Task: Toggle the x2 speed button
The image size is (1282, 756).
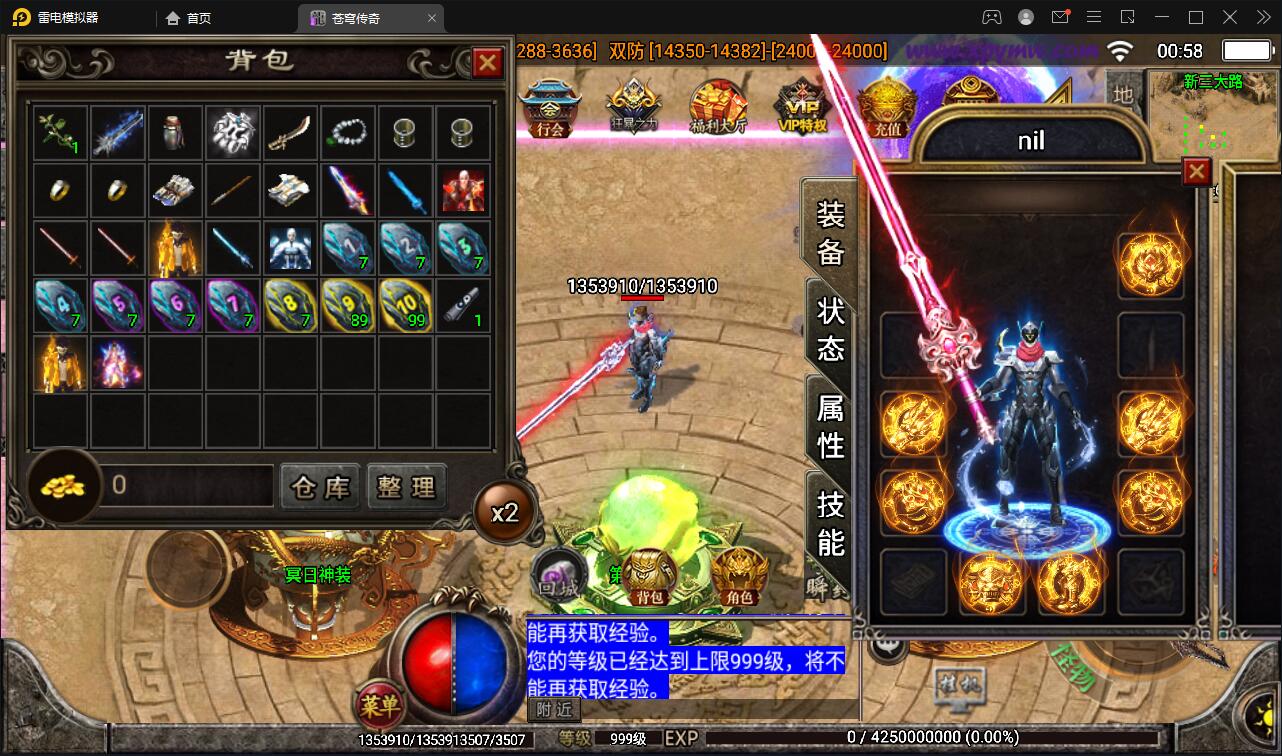Action: (504, 513)
